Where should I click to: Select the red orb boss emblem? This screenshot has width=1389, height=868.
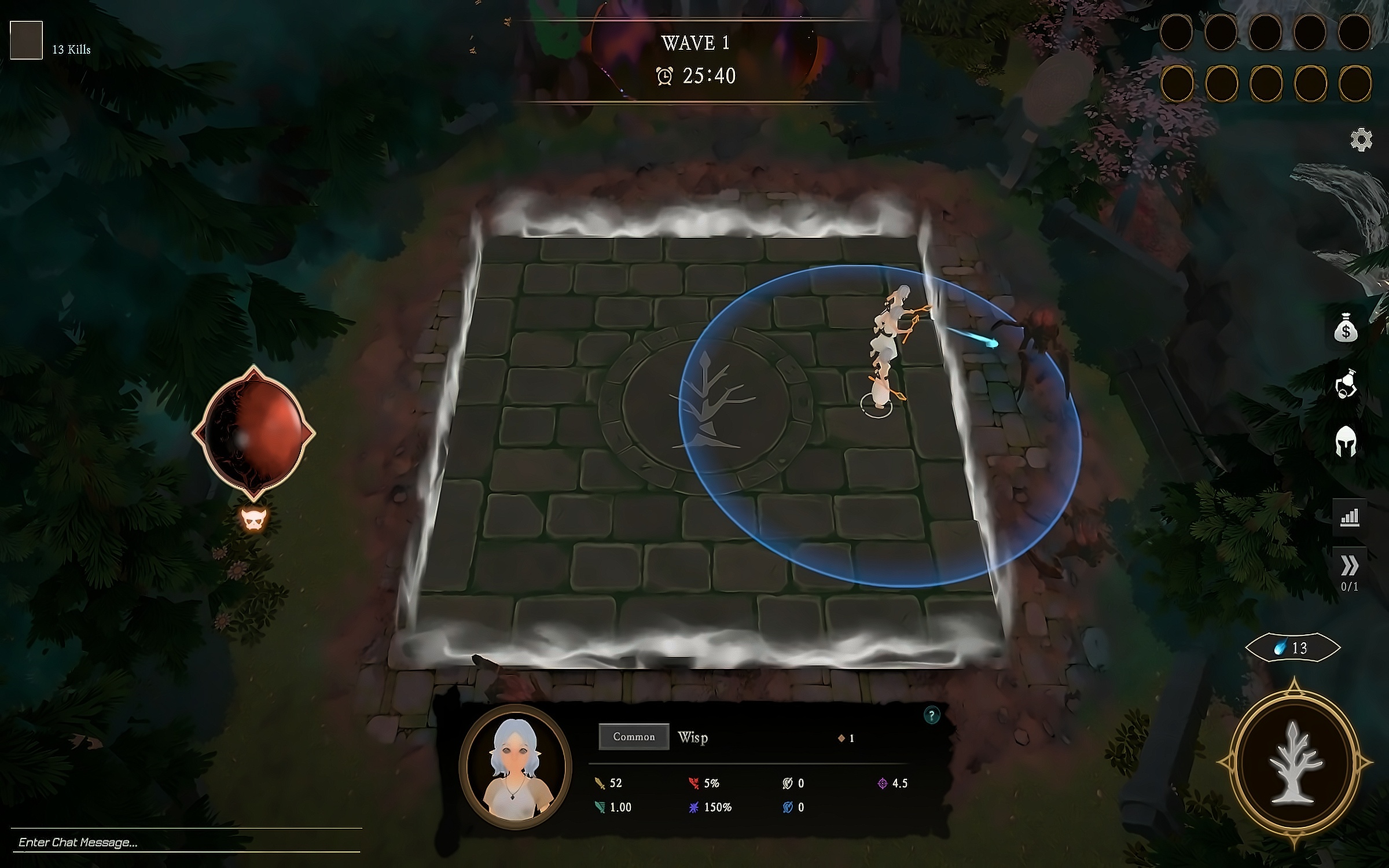click(253, 432)
